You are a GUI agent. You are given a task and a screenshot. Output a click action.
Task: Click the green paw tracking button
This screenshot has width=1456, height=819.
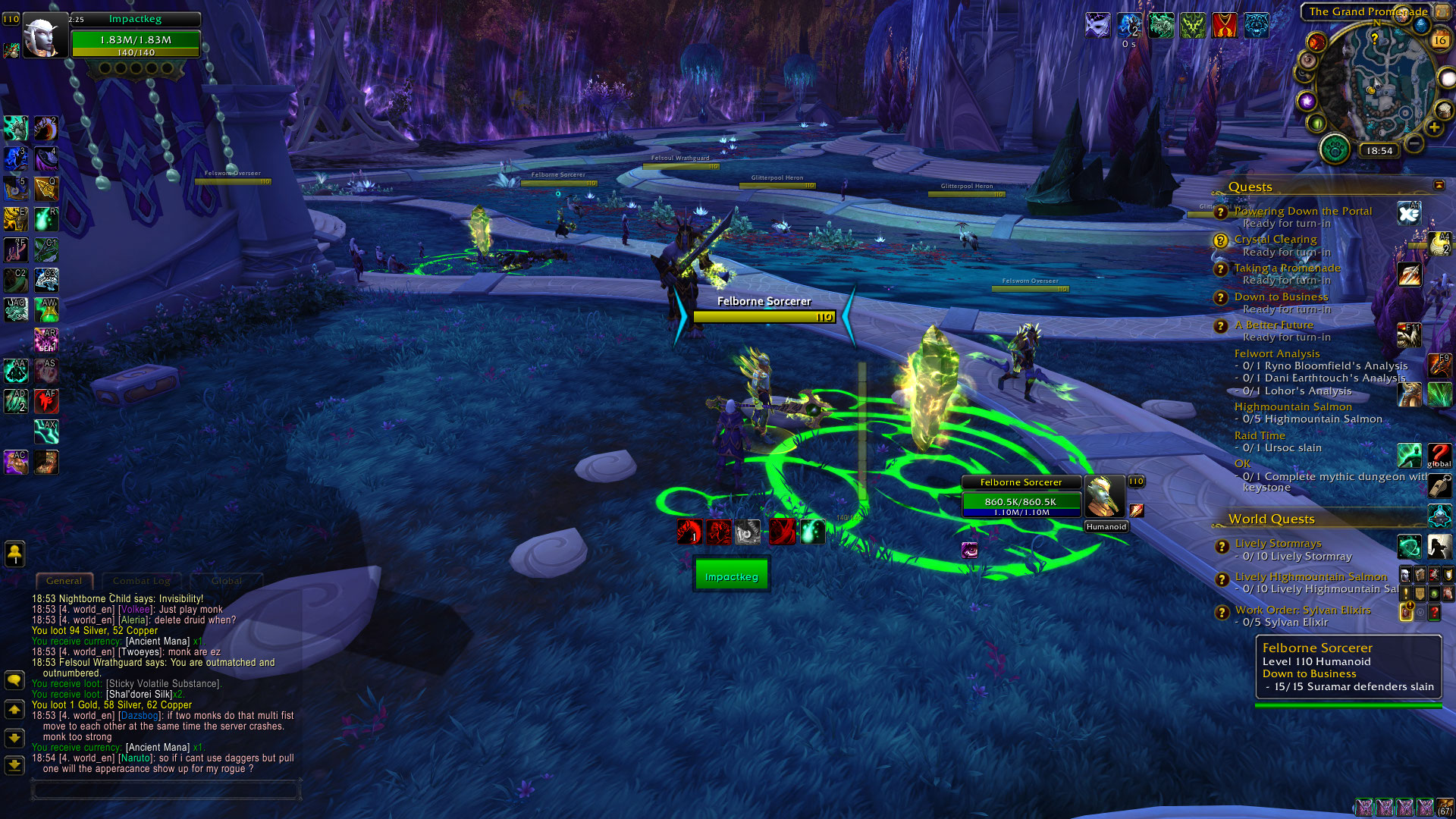(x=1335, y=149)
